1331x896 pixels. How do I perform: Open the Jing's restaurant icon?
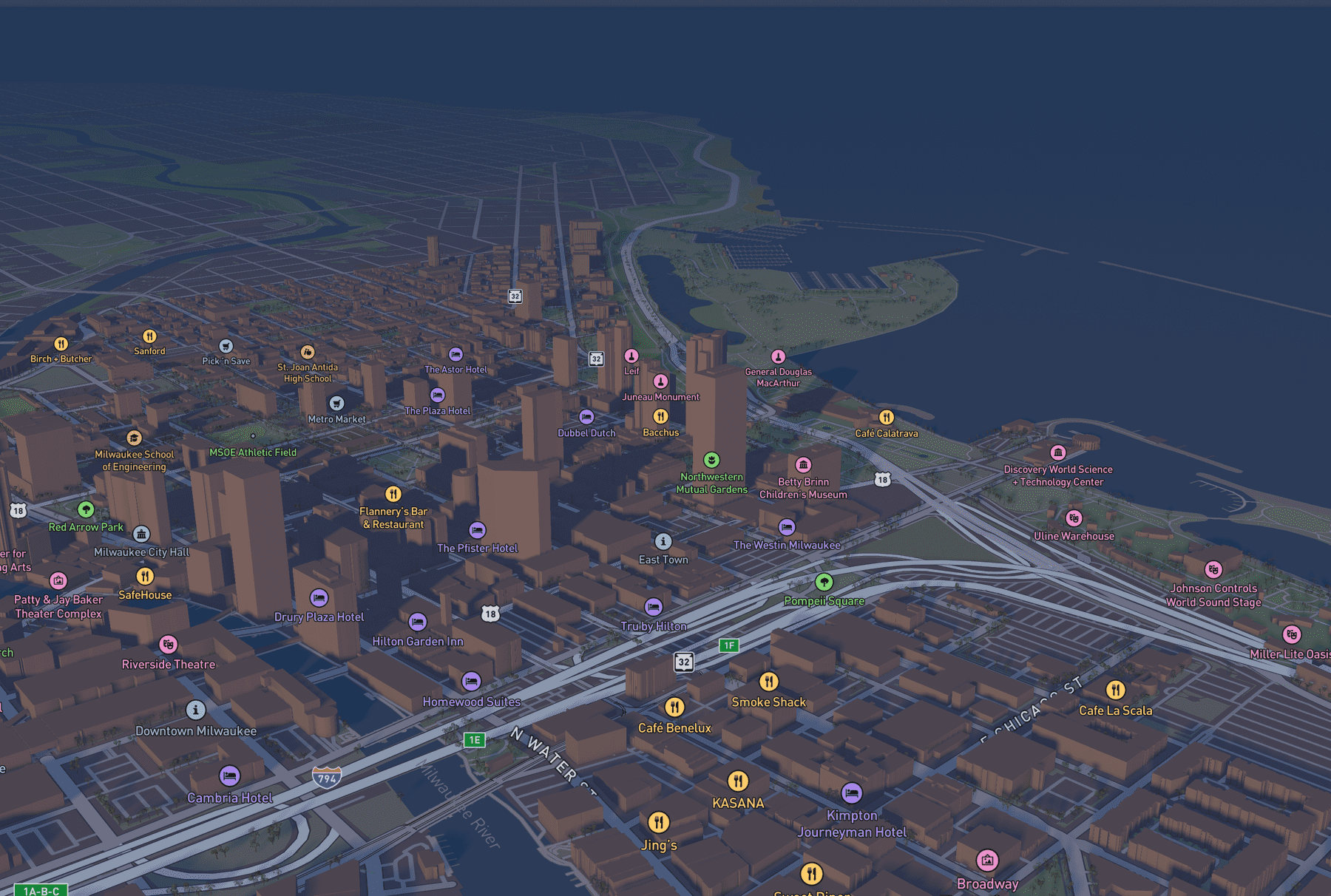coord(660,821)
